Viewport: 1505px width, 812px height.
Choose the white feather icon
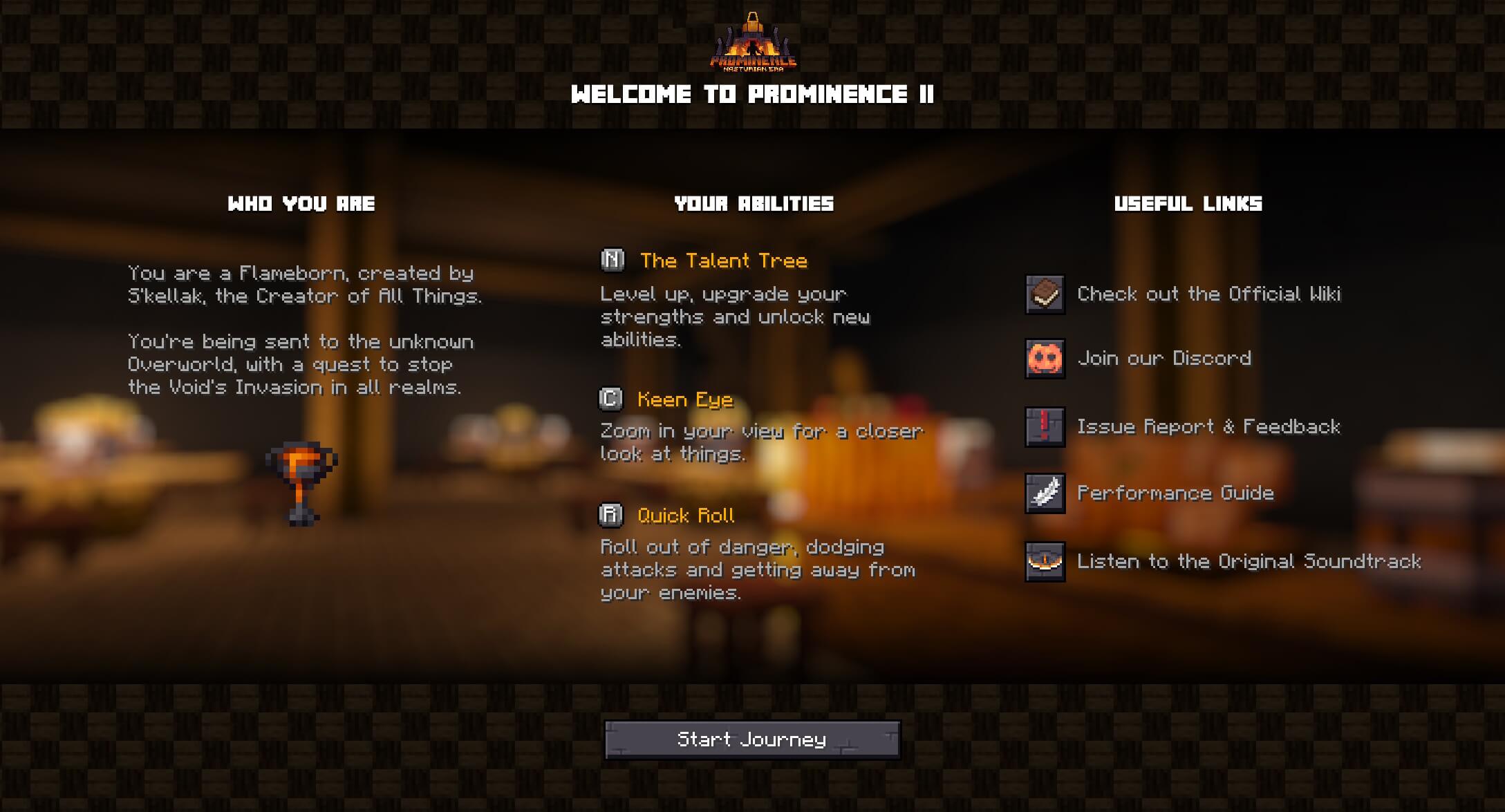tap(1045, 493)
